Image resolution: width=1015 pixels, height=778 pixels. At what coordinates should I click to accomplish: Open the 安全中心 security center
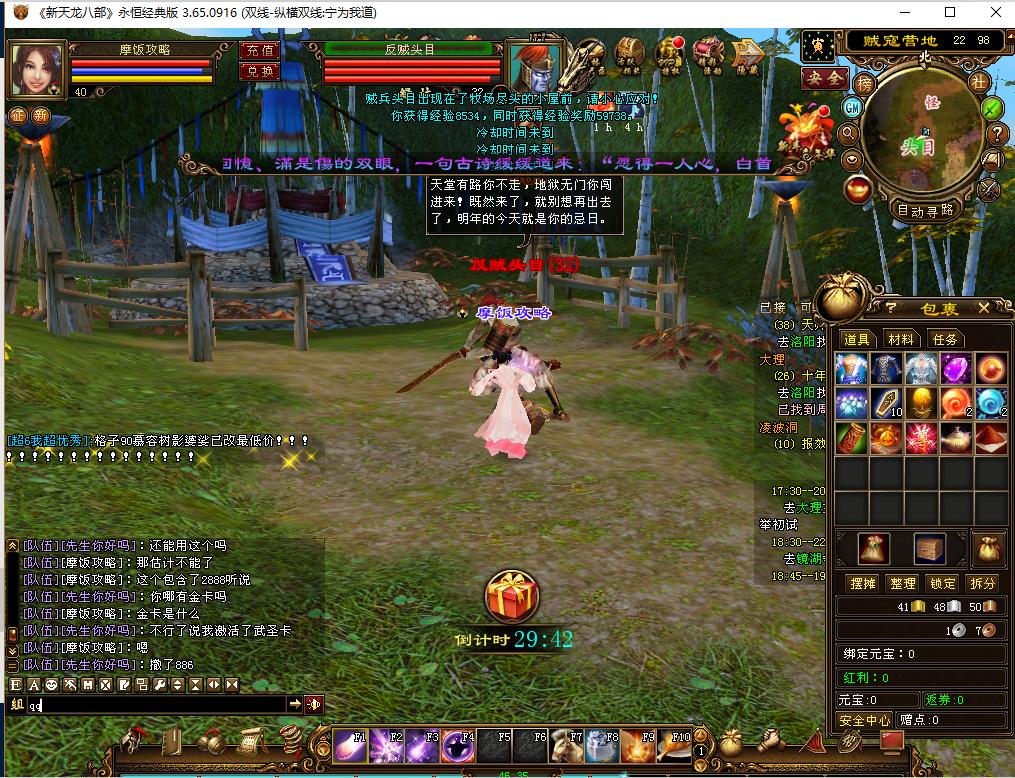(864, 720)
